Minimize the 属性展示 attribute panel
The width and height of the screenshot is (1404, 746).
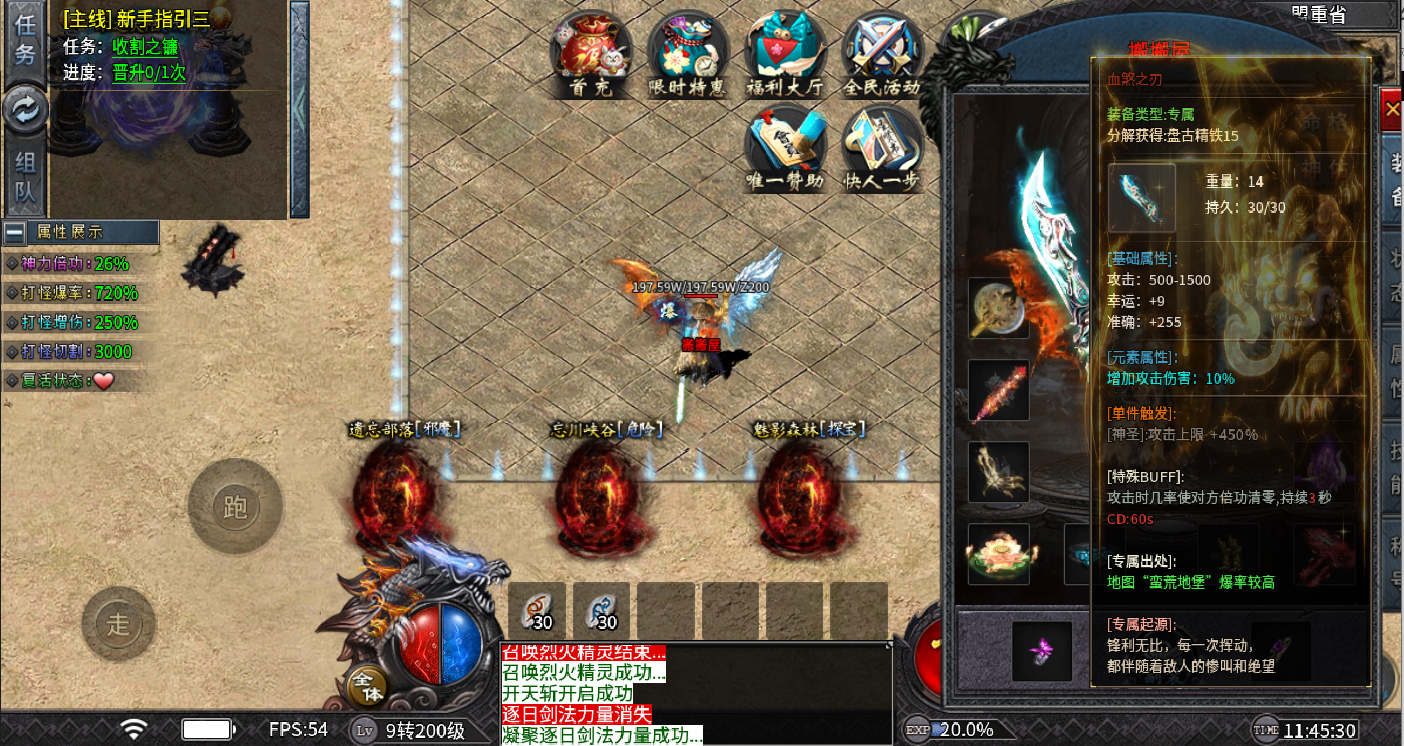pos(15,232)
